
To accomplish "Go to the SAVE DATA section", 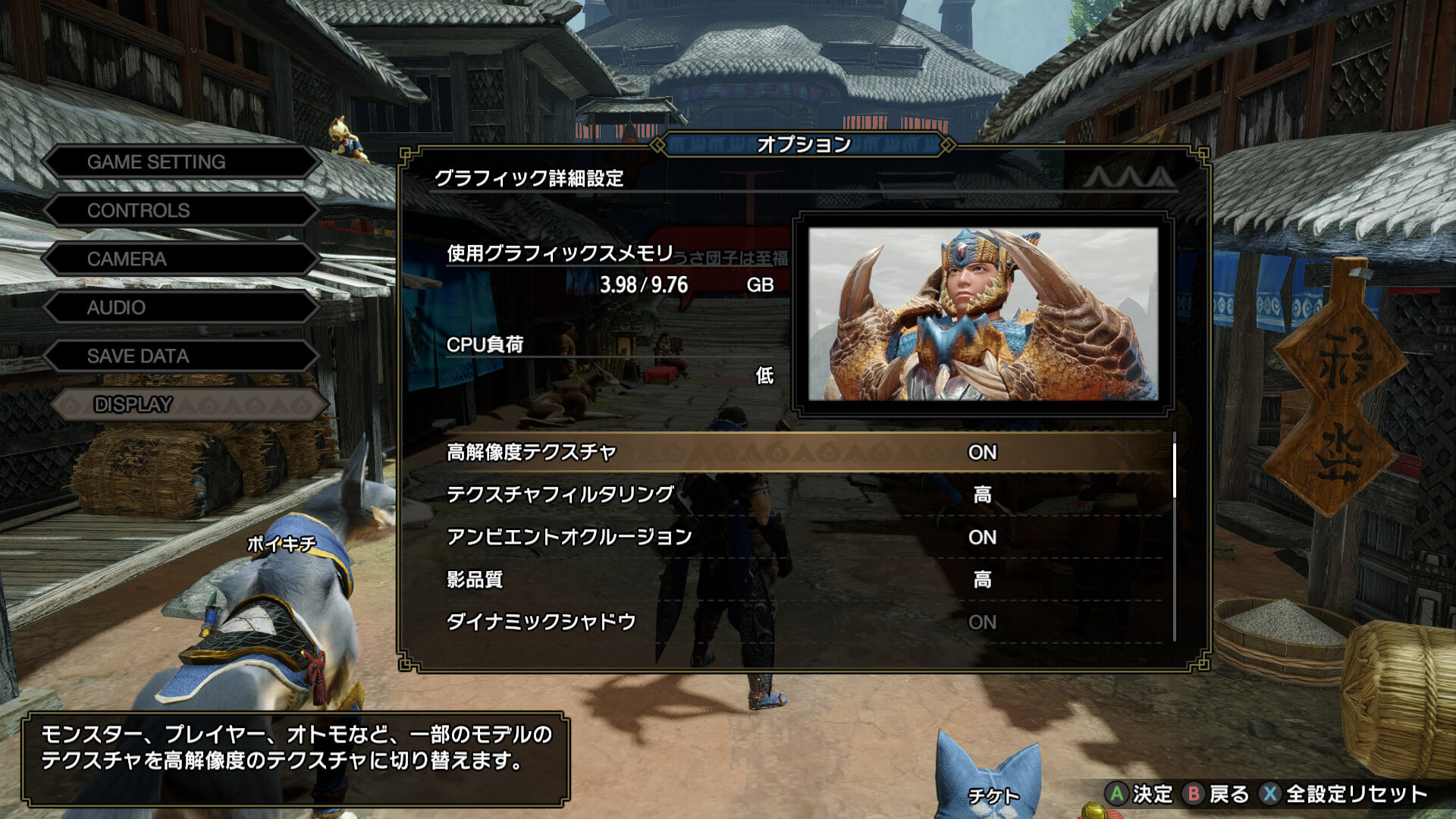I will (180, 356).
